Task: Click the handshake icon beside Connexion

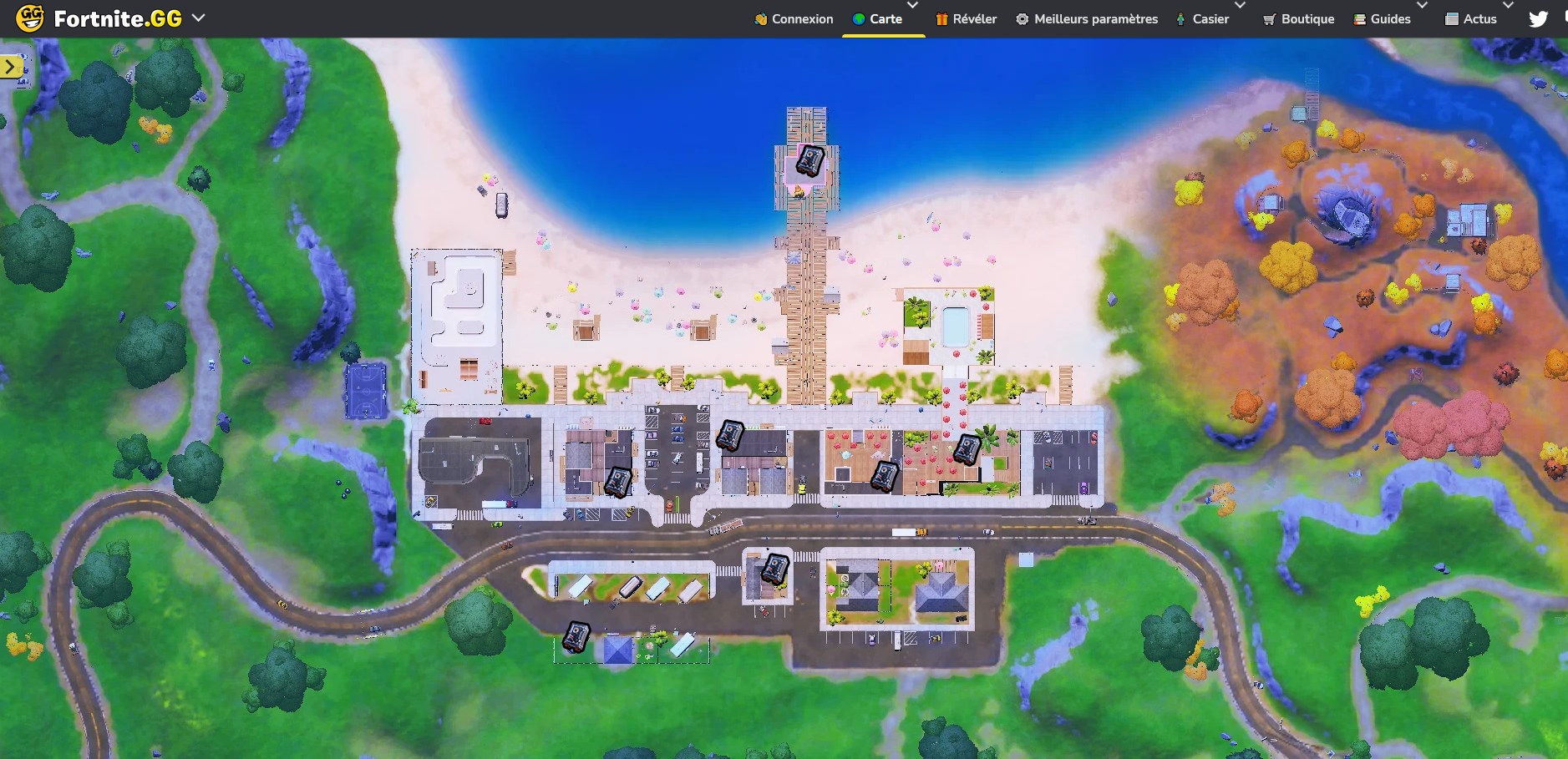Action: [760, 18]
